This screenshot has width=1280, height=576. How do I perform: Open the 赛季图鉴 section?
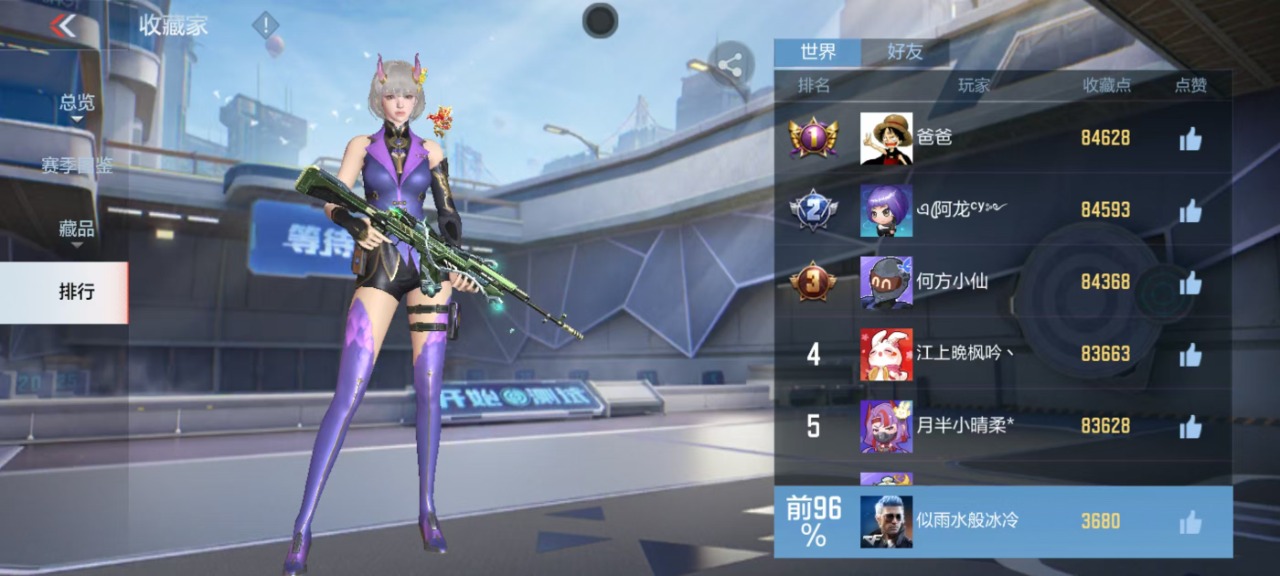point(77,166)
